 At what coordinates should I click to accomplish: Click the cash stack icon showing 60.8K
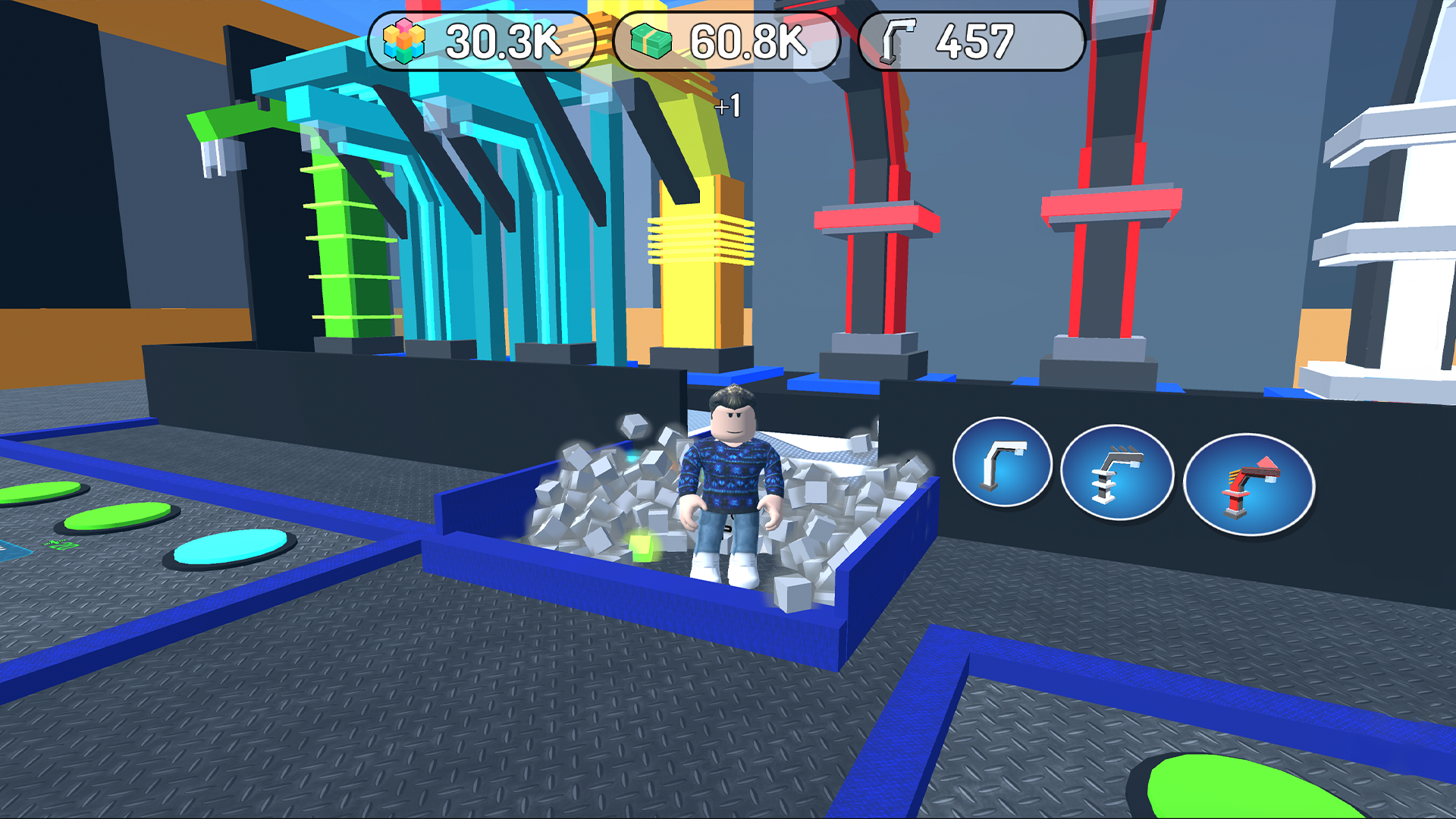[651, 42]
